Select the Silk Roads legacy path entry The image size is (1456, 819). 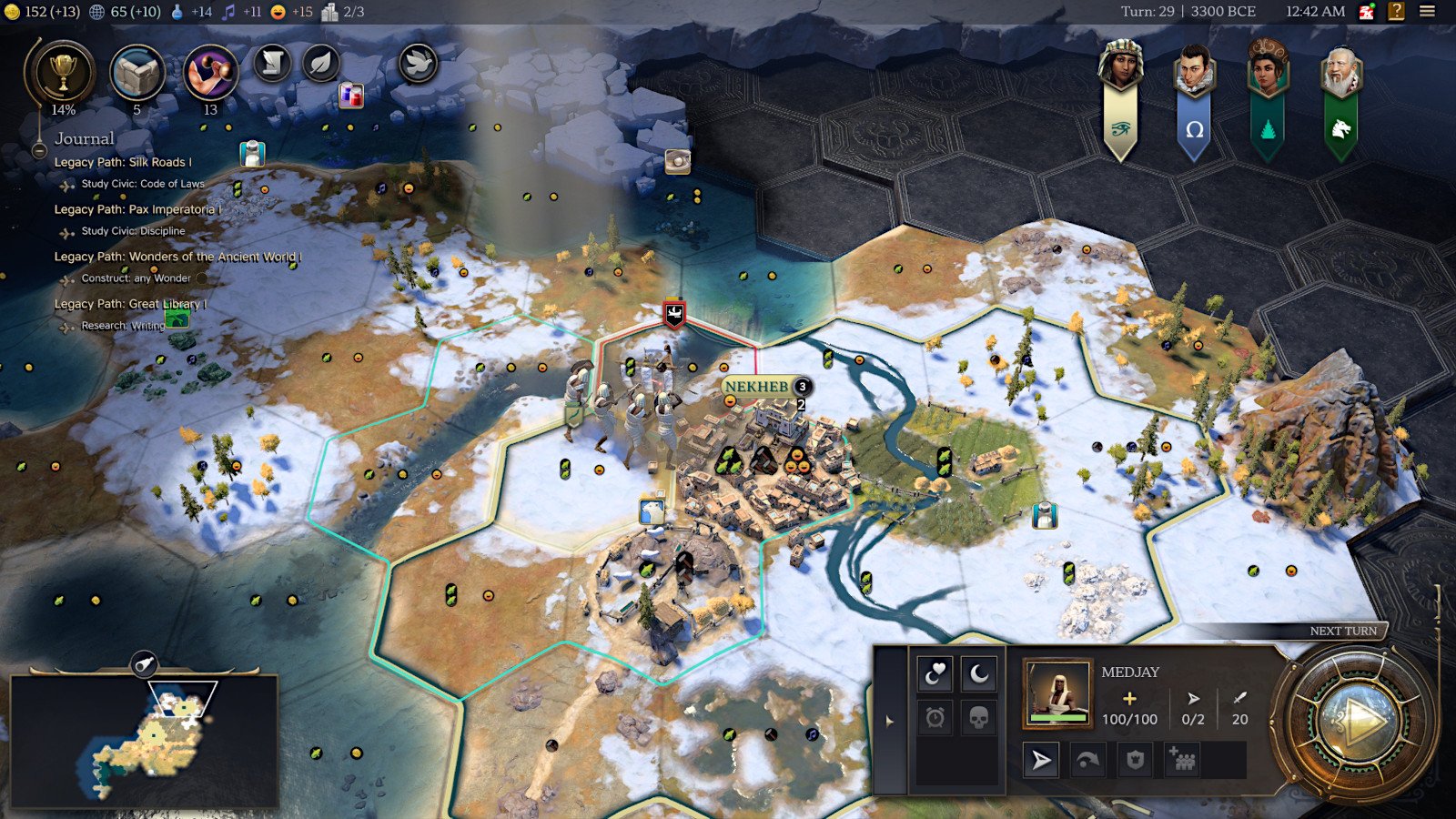(122, 162)
